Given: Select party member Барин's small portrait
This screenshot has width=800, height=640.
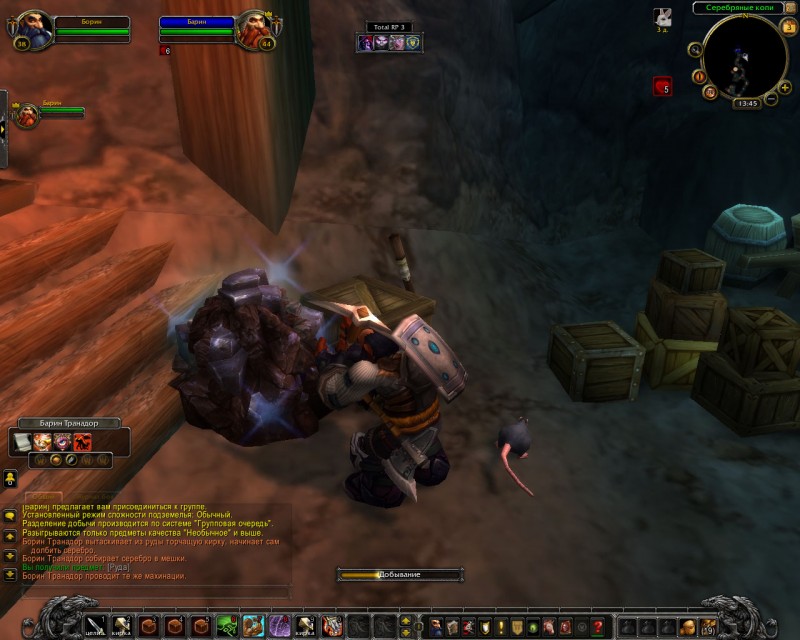Looking at the screenshot, I should [24, 110].
